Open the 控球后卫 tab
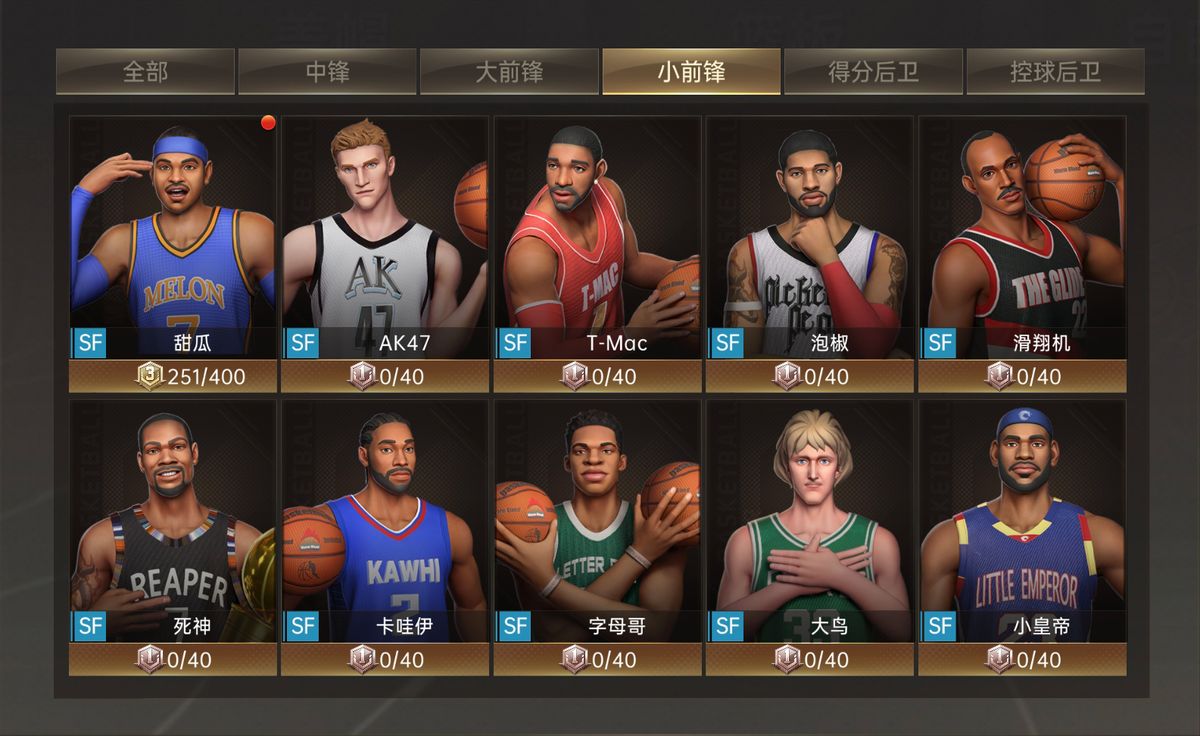The height and width of the screenshot is (736, 1200). point(1055,72)
